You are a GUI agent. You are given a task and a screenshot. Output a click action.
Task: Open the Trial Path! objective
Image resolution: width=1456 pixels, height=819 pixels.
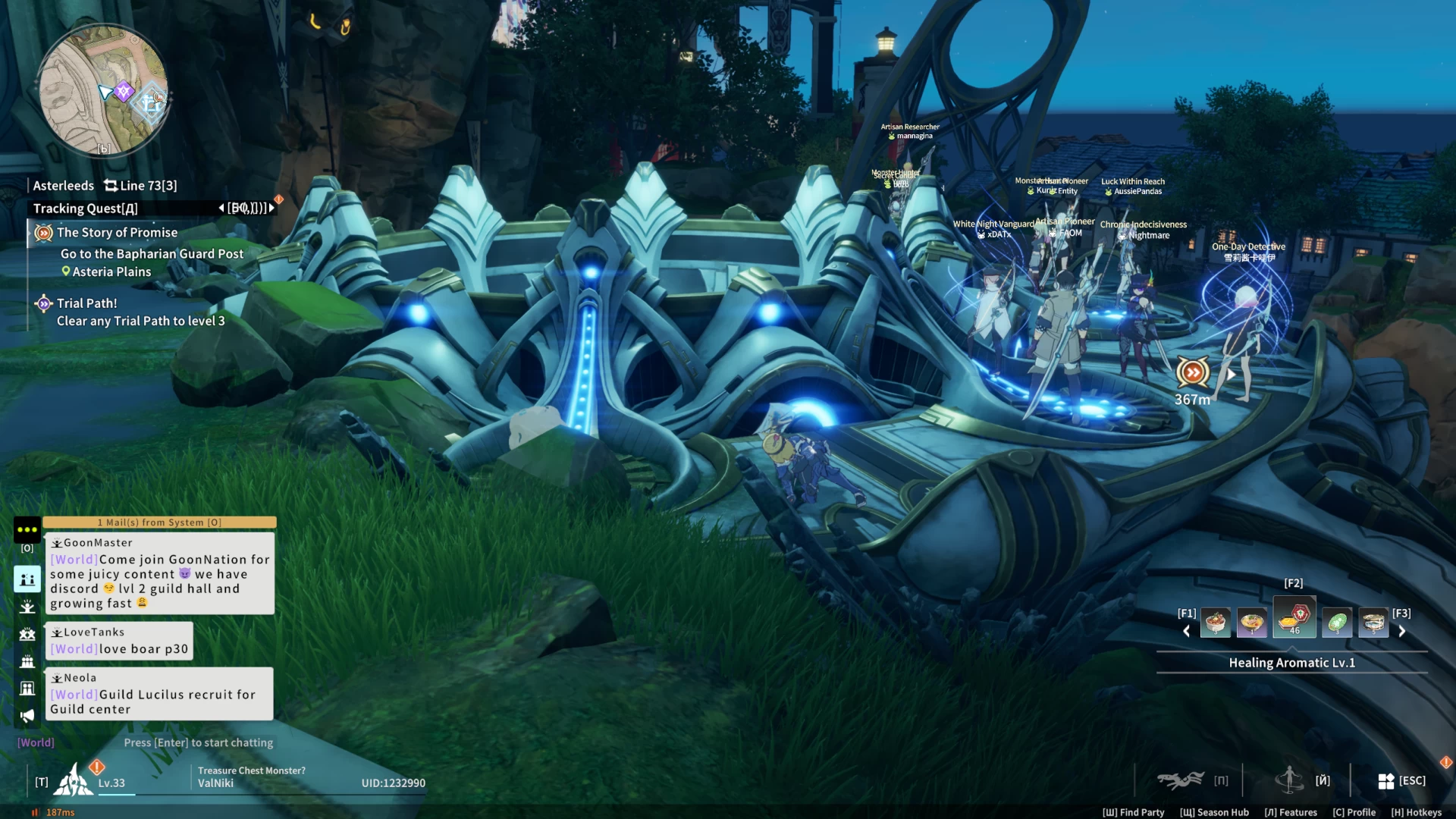pos(86,303)
